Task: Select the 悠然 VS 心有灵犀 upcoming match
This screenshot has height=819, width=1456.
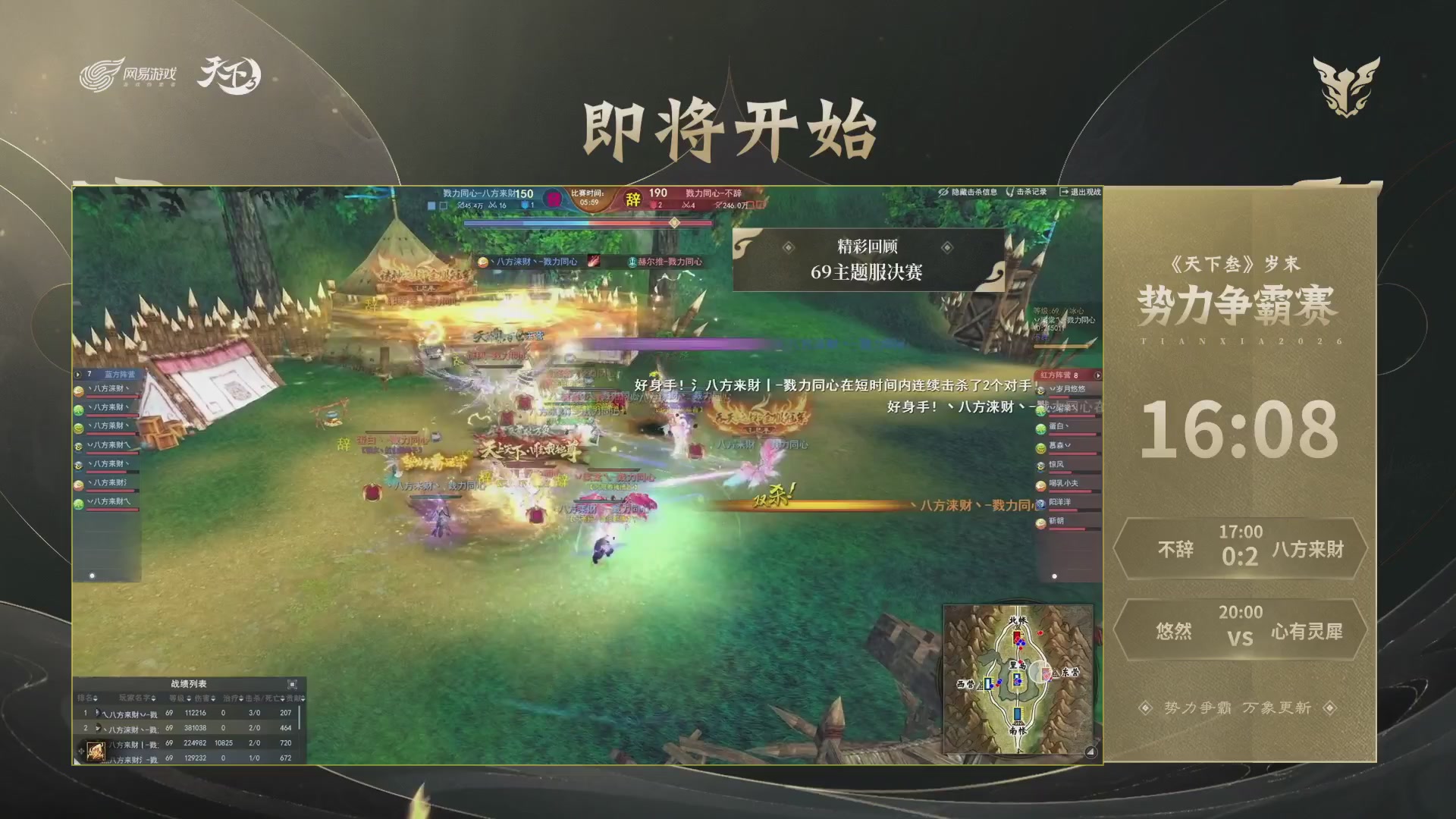Action: [x=1241, y=629]
